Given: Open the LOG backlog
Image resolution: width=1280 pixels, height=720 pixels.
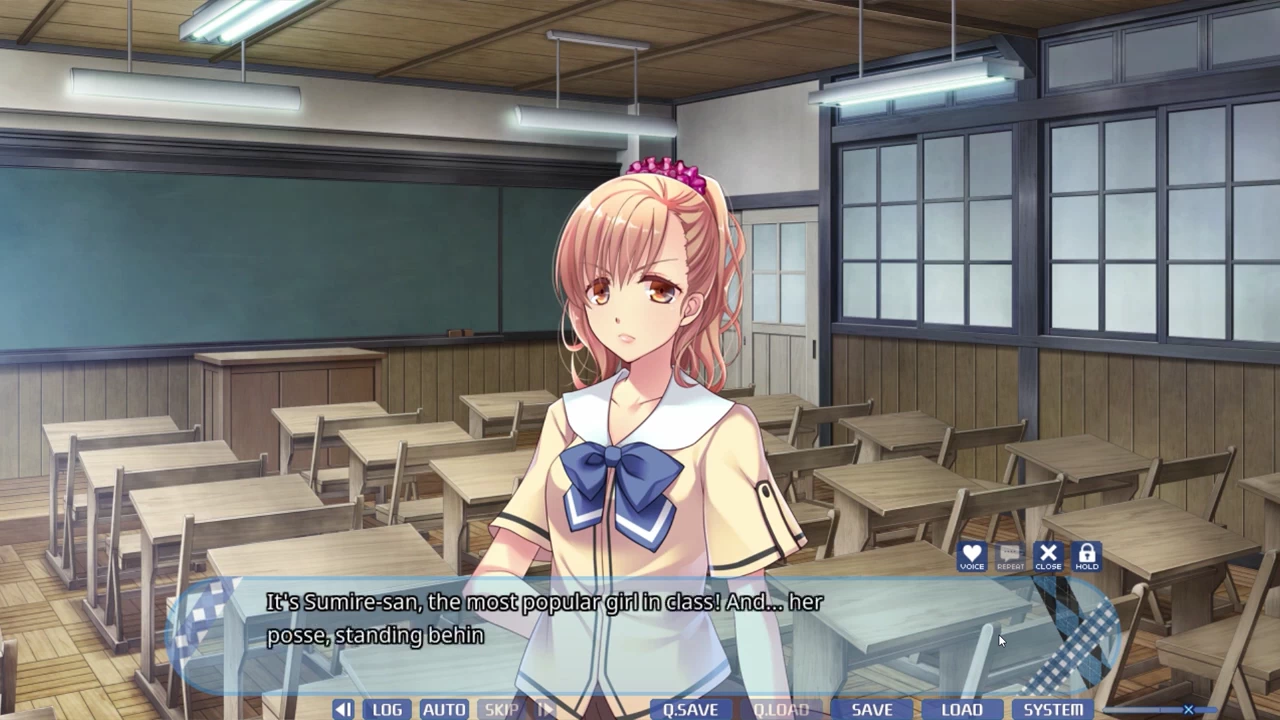Looking at the screenshot, I should [387, 709].
